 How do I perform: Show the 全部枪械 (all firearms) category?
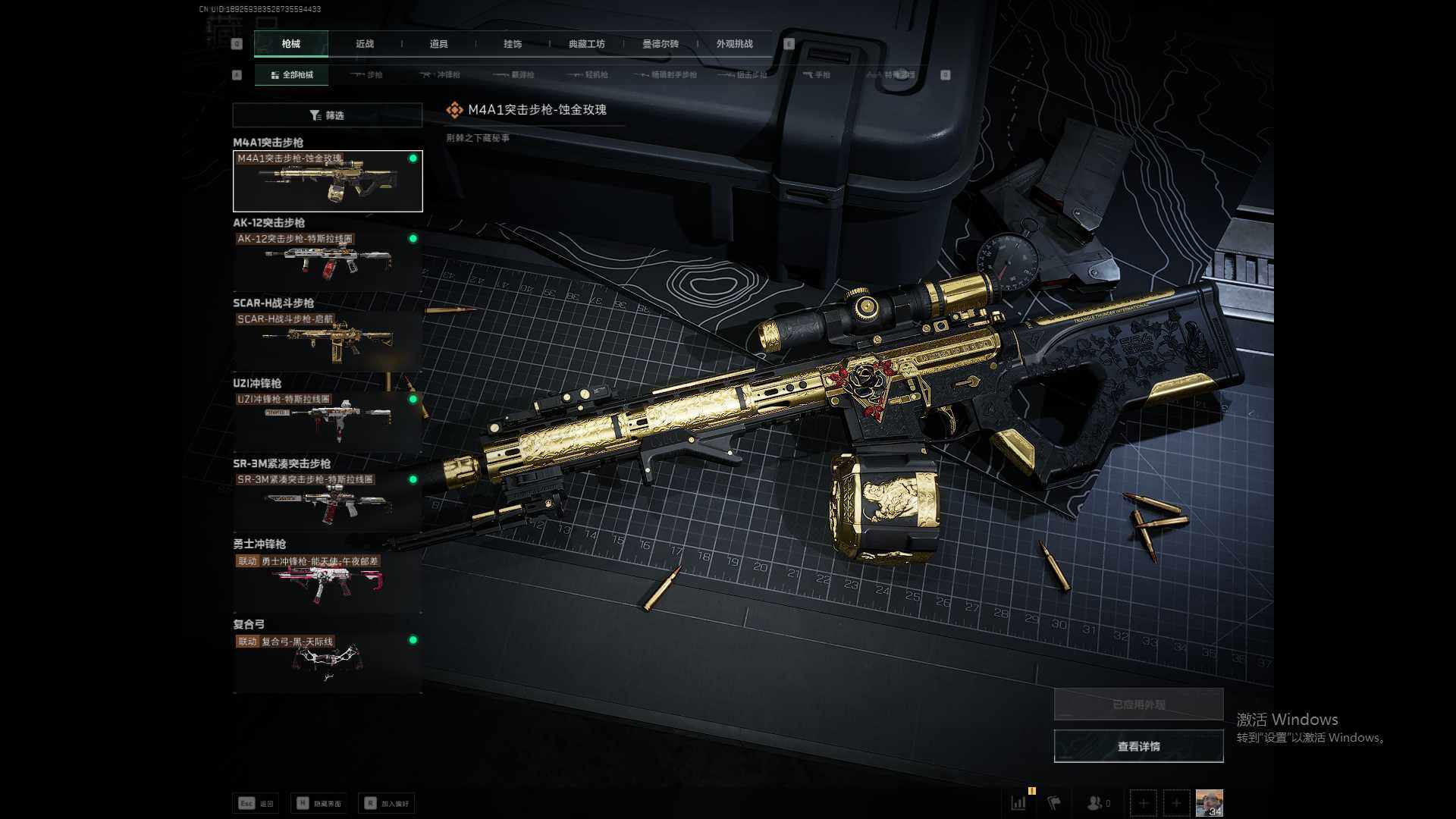pyautogui.click(x=291, y=75)
